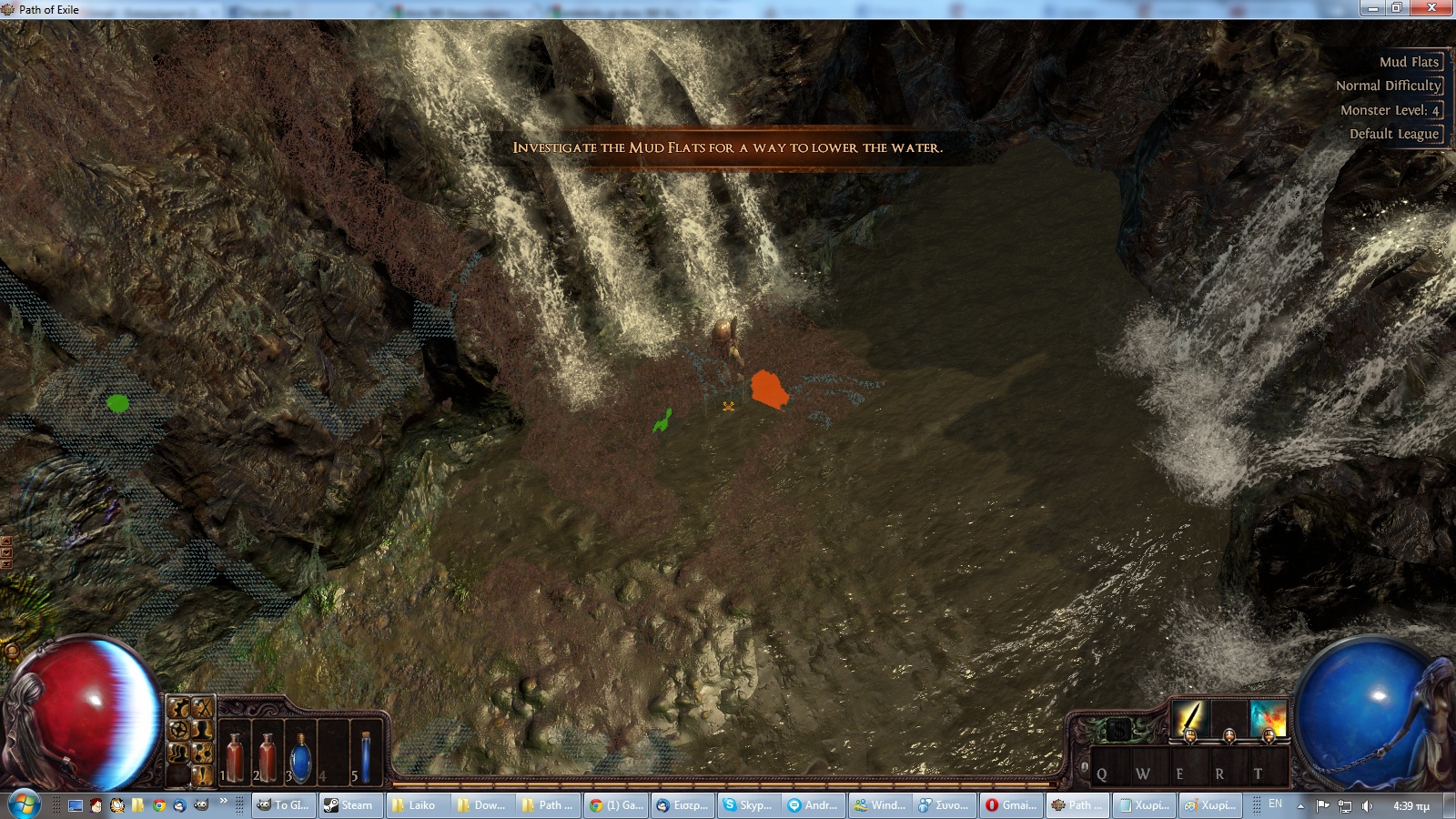Toggle the microphone icon beside the Q slot
The height and width of the screenshot is (819, 1456).
tap(1085, 765)
